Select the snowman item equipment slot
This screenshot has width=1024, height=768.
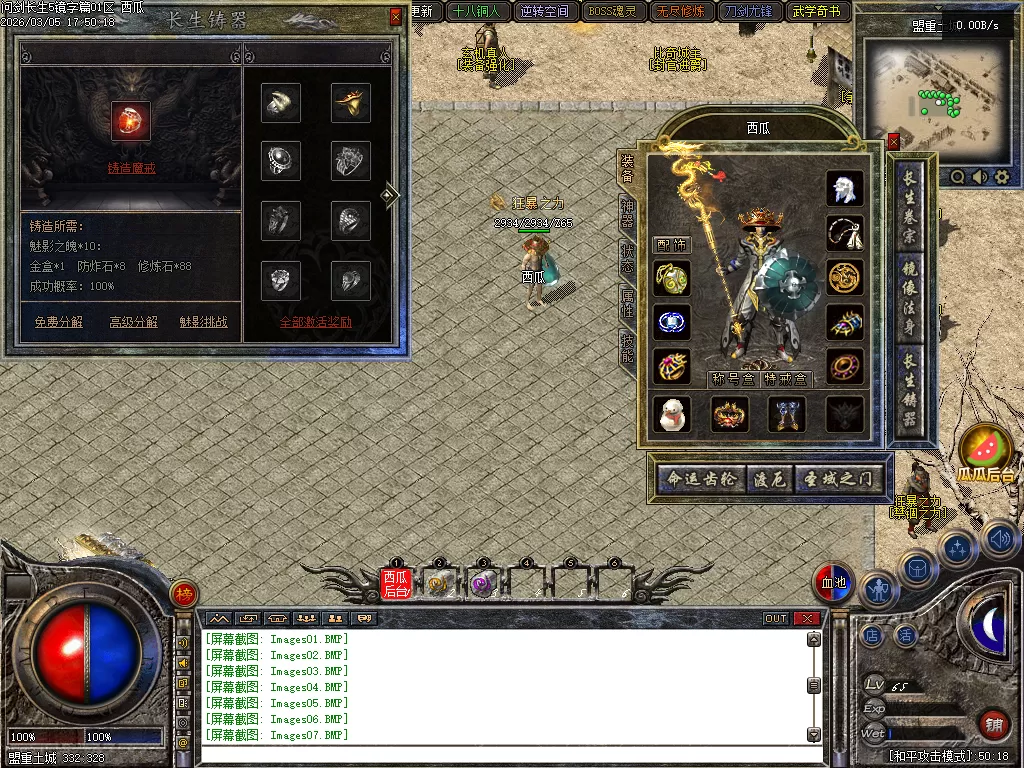click(672, 414)
